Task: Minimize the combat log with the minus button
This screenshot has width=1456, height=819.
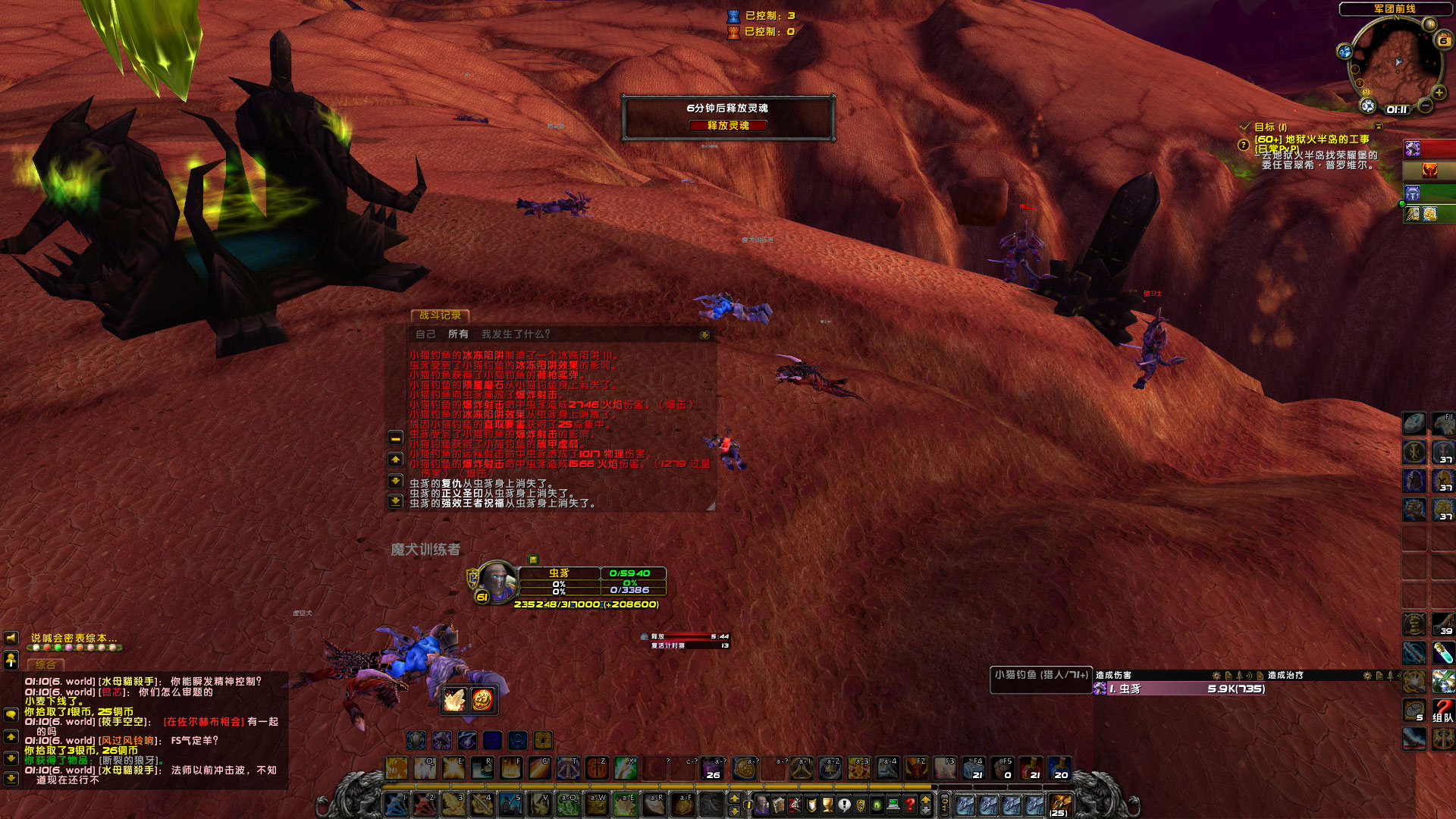Action: pyautogui.click(x=395, y=439)
